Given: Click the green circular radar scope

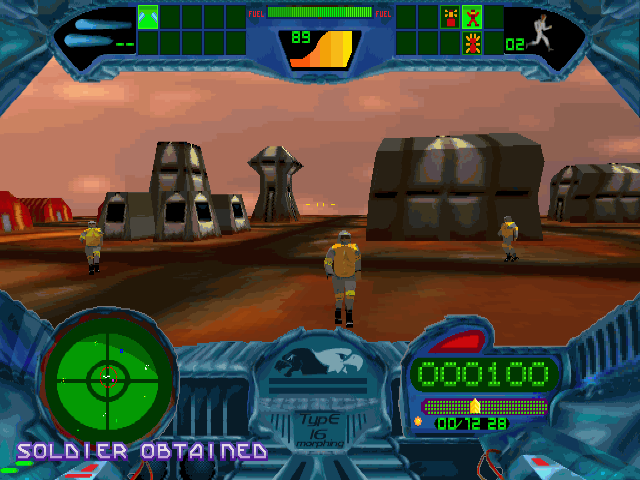Looking at the screenshot, I should click(108, 378).
